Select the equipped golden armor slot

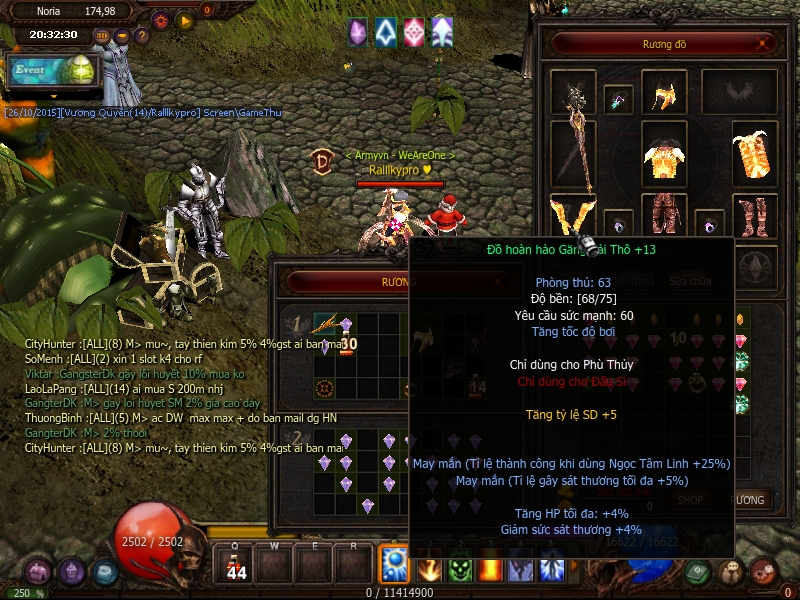click(660, 155)
